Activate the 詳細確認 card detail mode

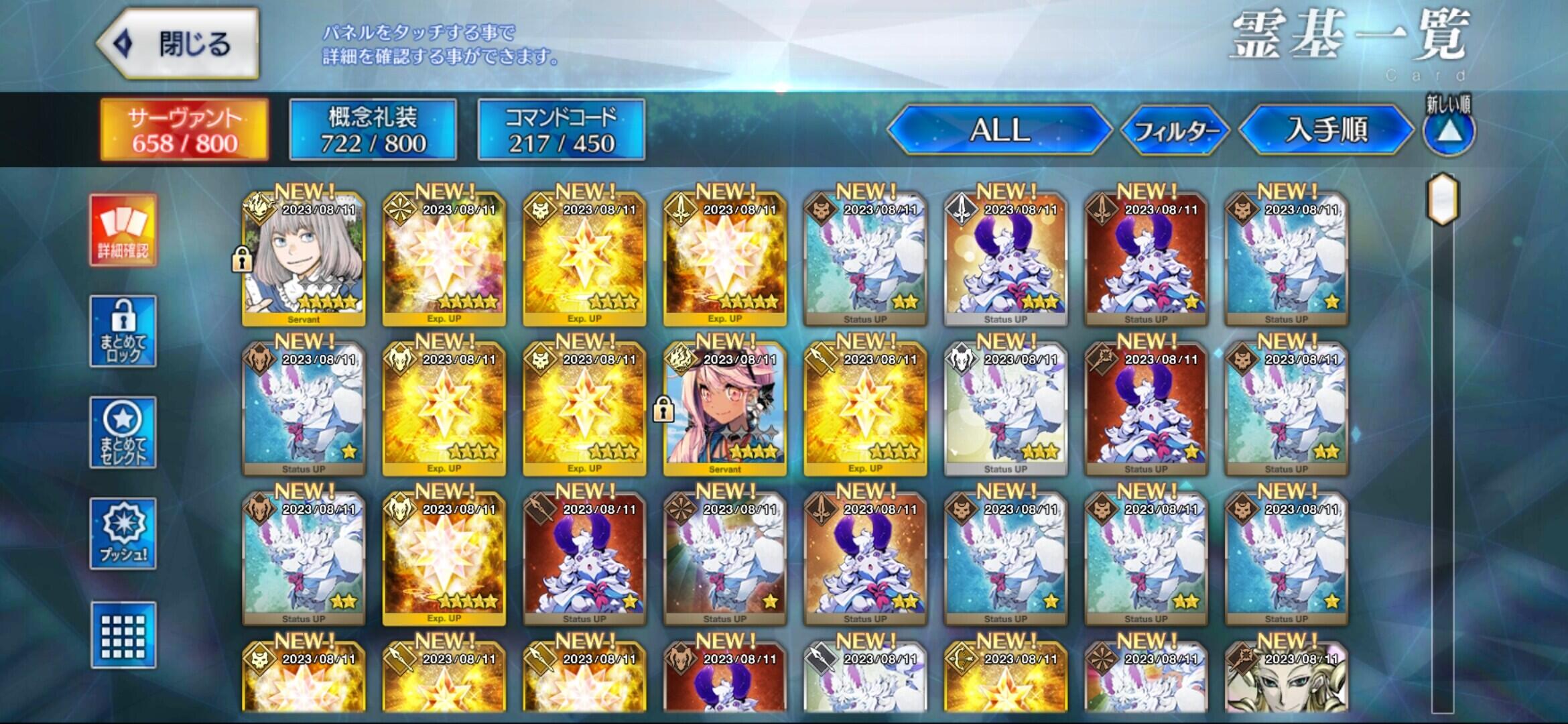click(123, 230)
